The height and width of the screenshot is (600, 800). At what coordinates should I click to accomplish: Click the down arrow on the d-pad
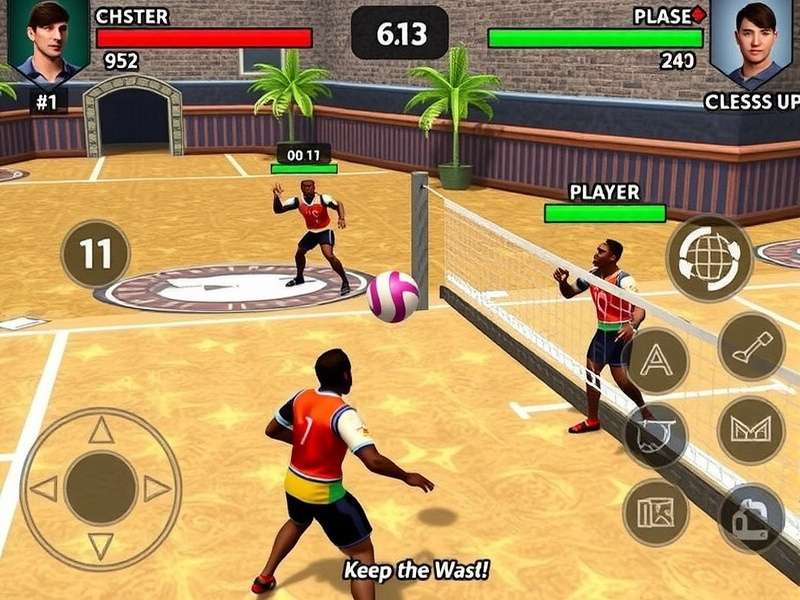tap(101, 546)
